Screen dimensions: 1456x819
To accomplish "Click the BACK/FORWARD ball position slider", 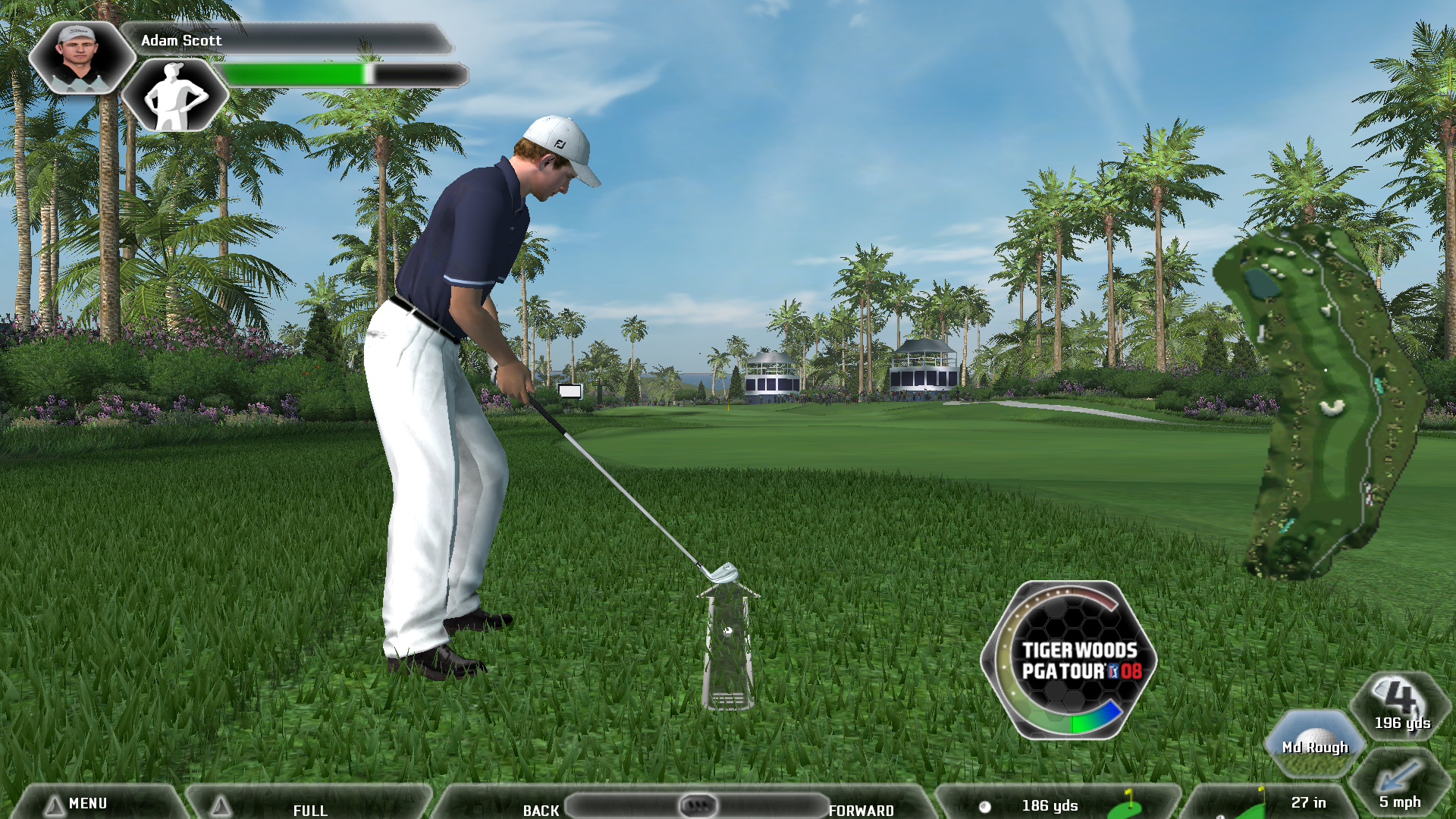I will point(697,805).
